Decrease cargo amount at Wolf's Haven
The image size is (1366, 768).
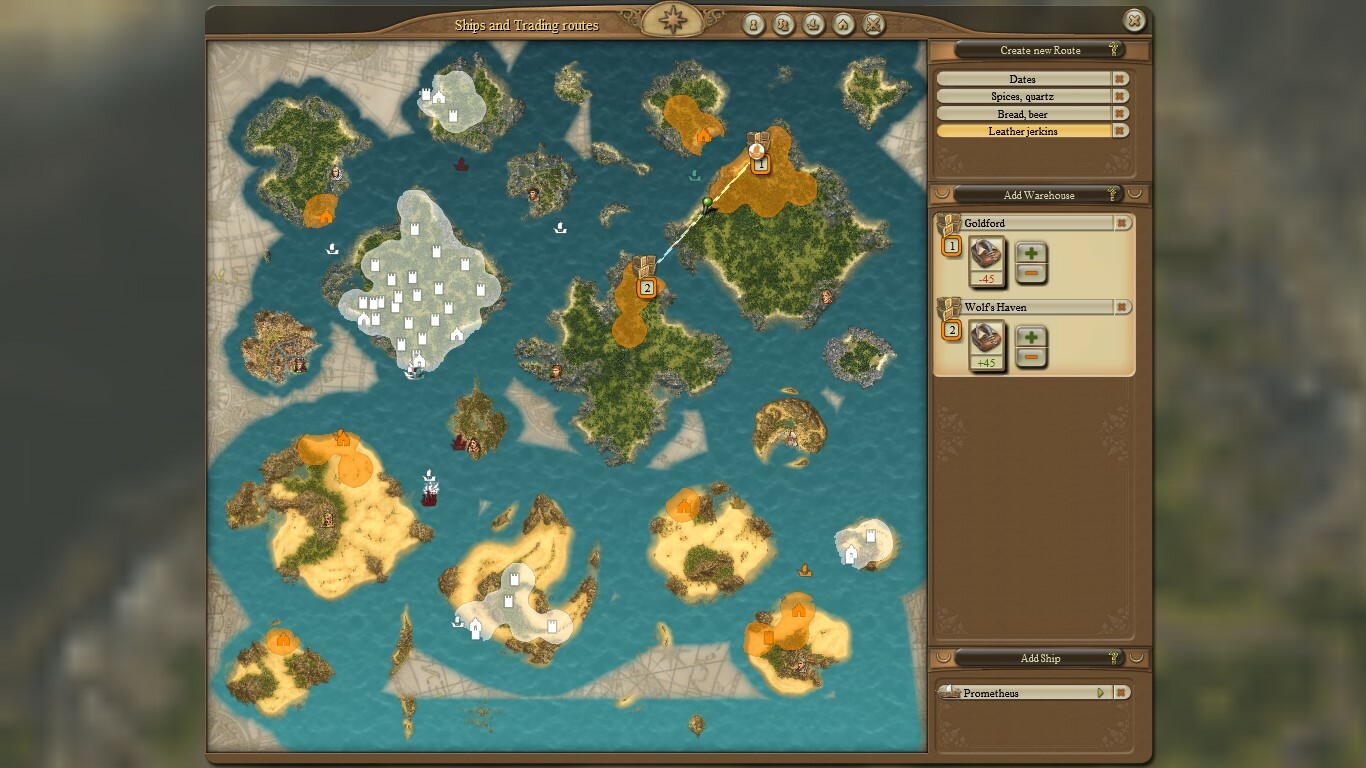pos(1031,357)
